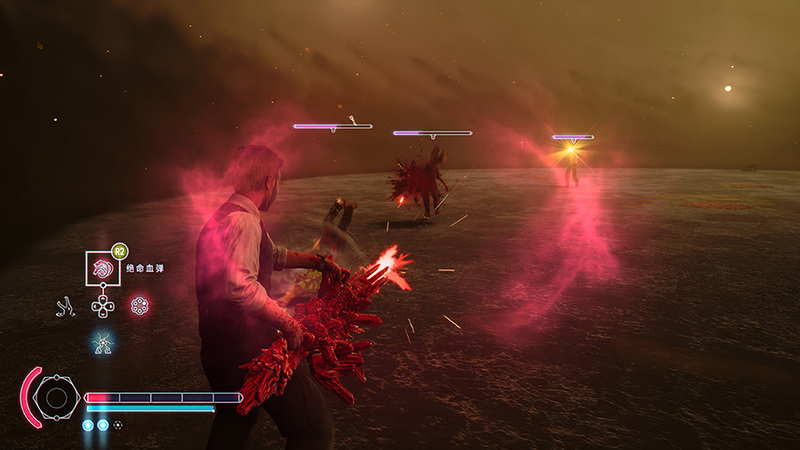Select the 绝命血弹 skill icon

(x=102, y=269)
